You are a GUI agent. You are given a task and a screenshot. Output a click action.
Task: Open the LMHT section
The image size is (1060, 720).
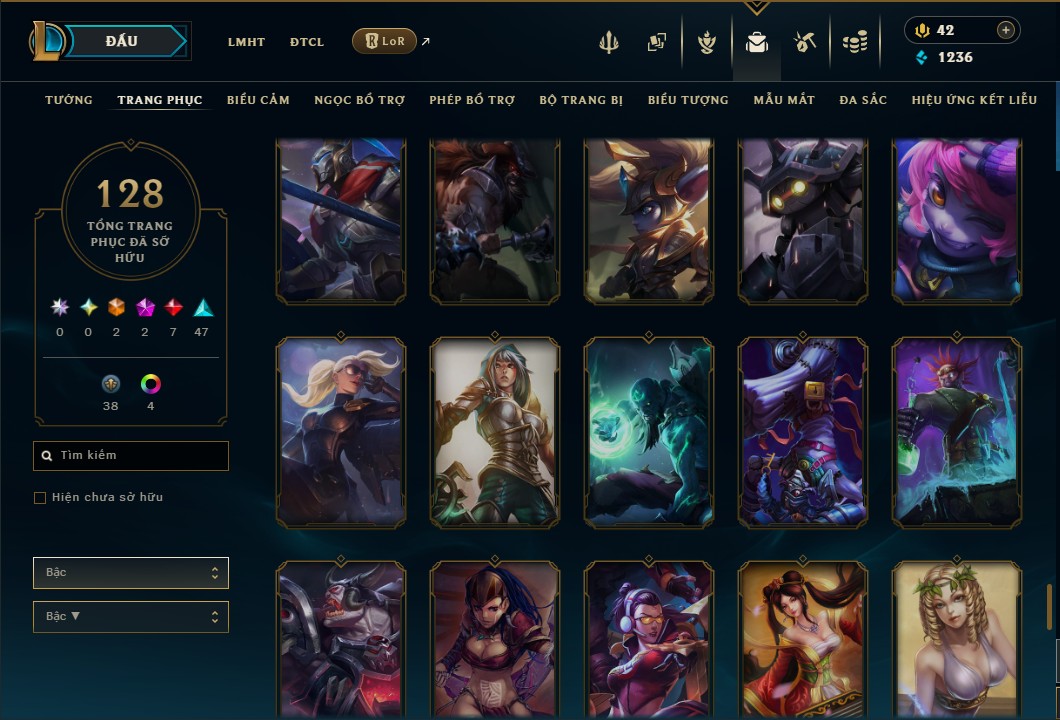tap(246, 42)
